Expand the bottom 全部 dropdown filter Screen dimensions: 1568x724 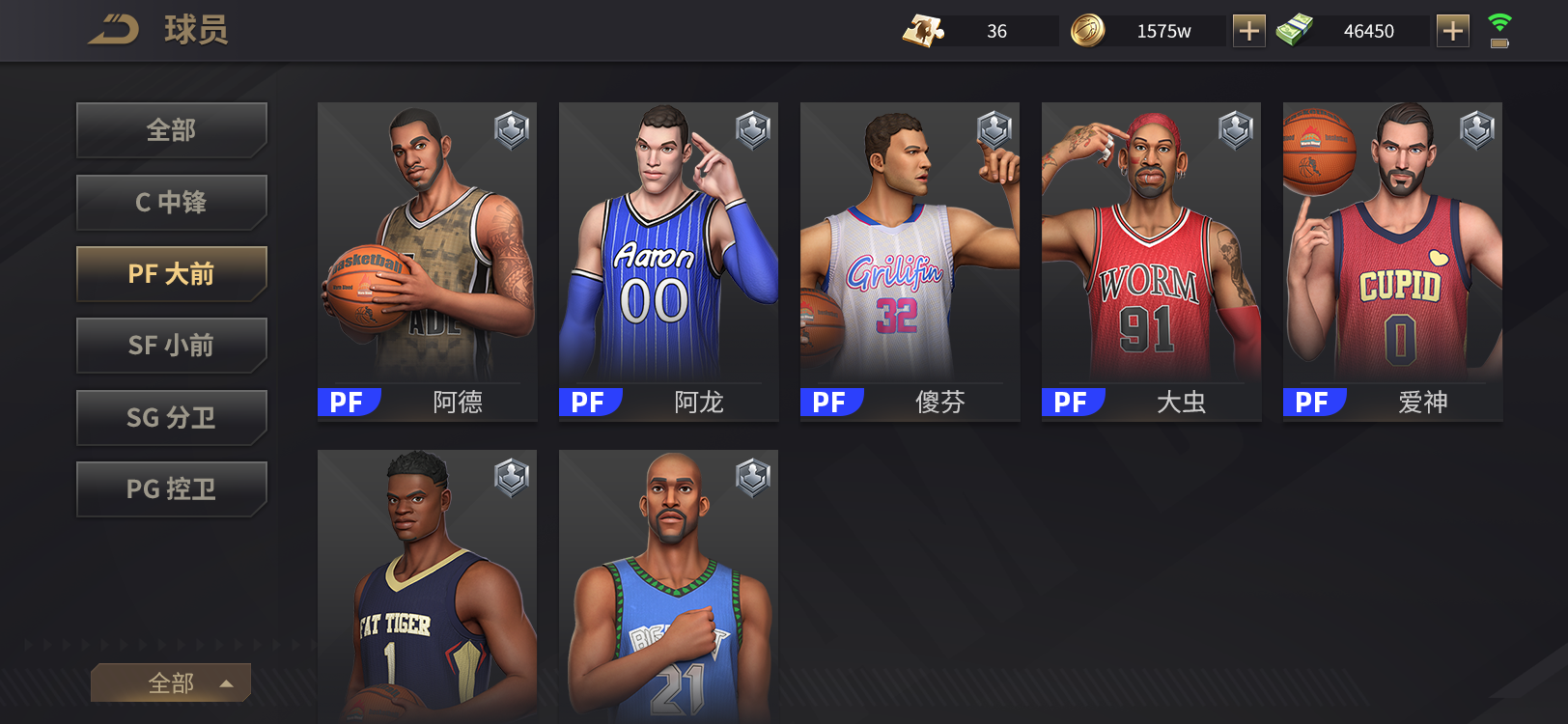pyautogui.click(x=171, y=682)
